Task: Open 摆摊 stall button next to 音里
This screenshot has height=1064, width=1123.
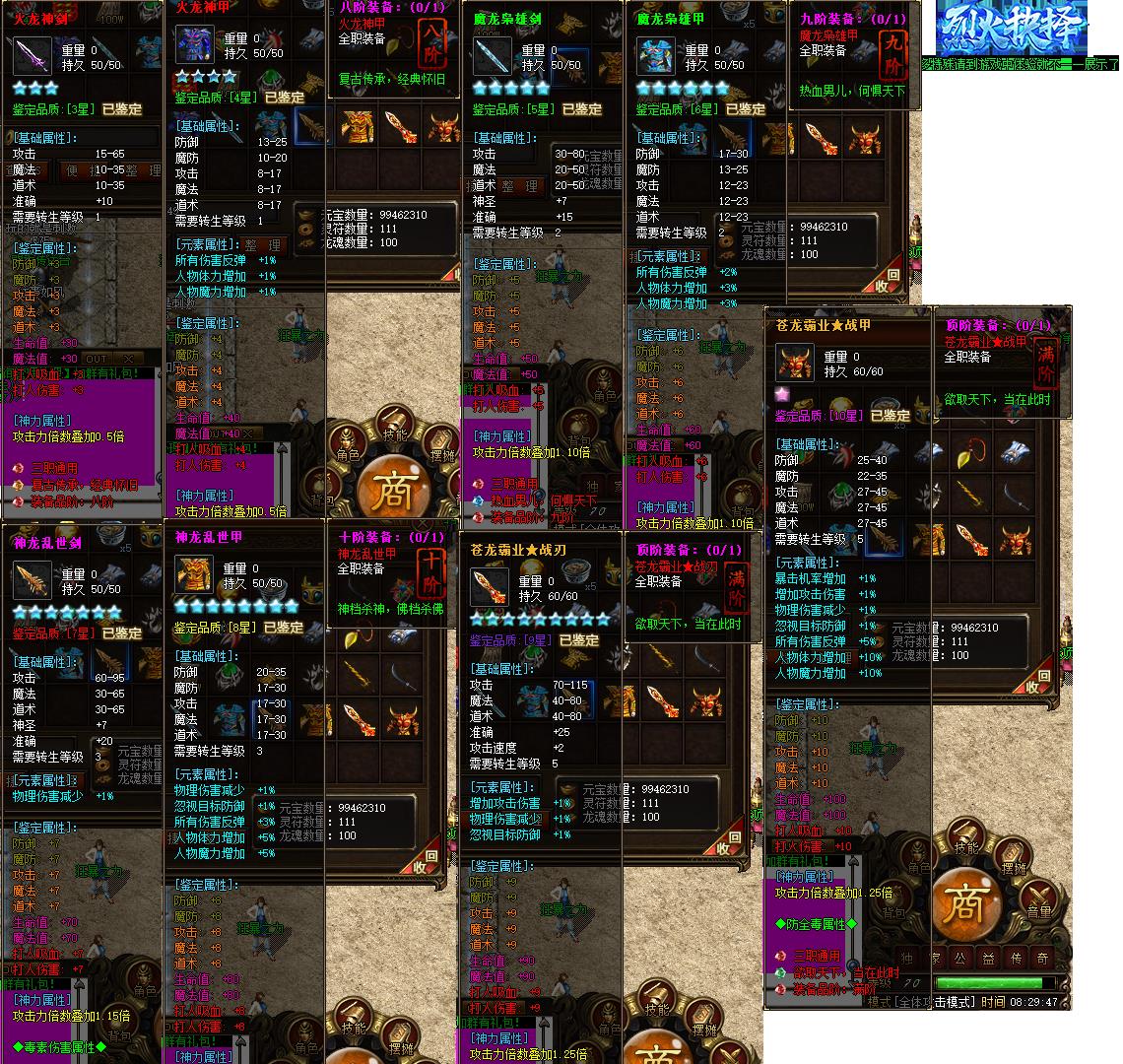Action: click(1013, 856)
